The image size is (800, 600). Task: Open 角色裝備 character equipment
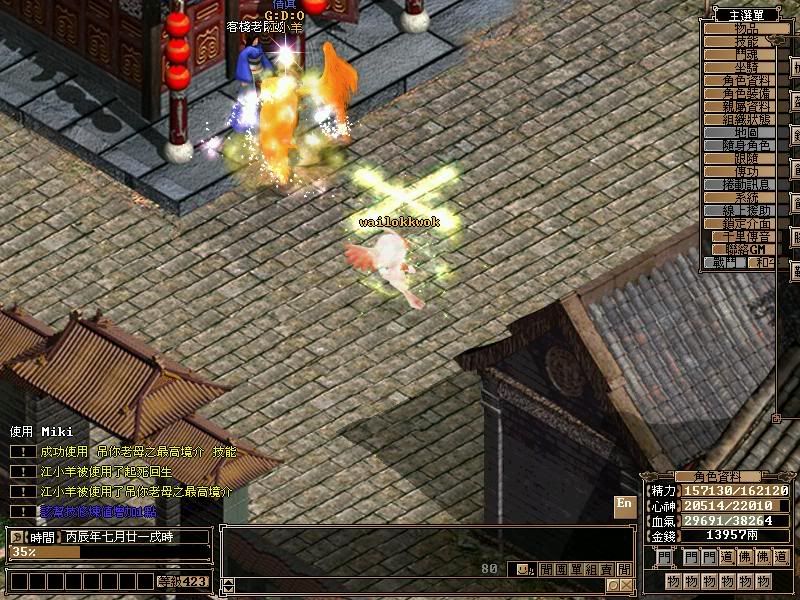(x=738, y=93)
